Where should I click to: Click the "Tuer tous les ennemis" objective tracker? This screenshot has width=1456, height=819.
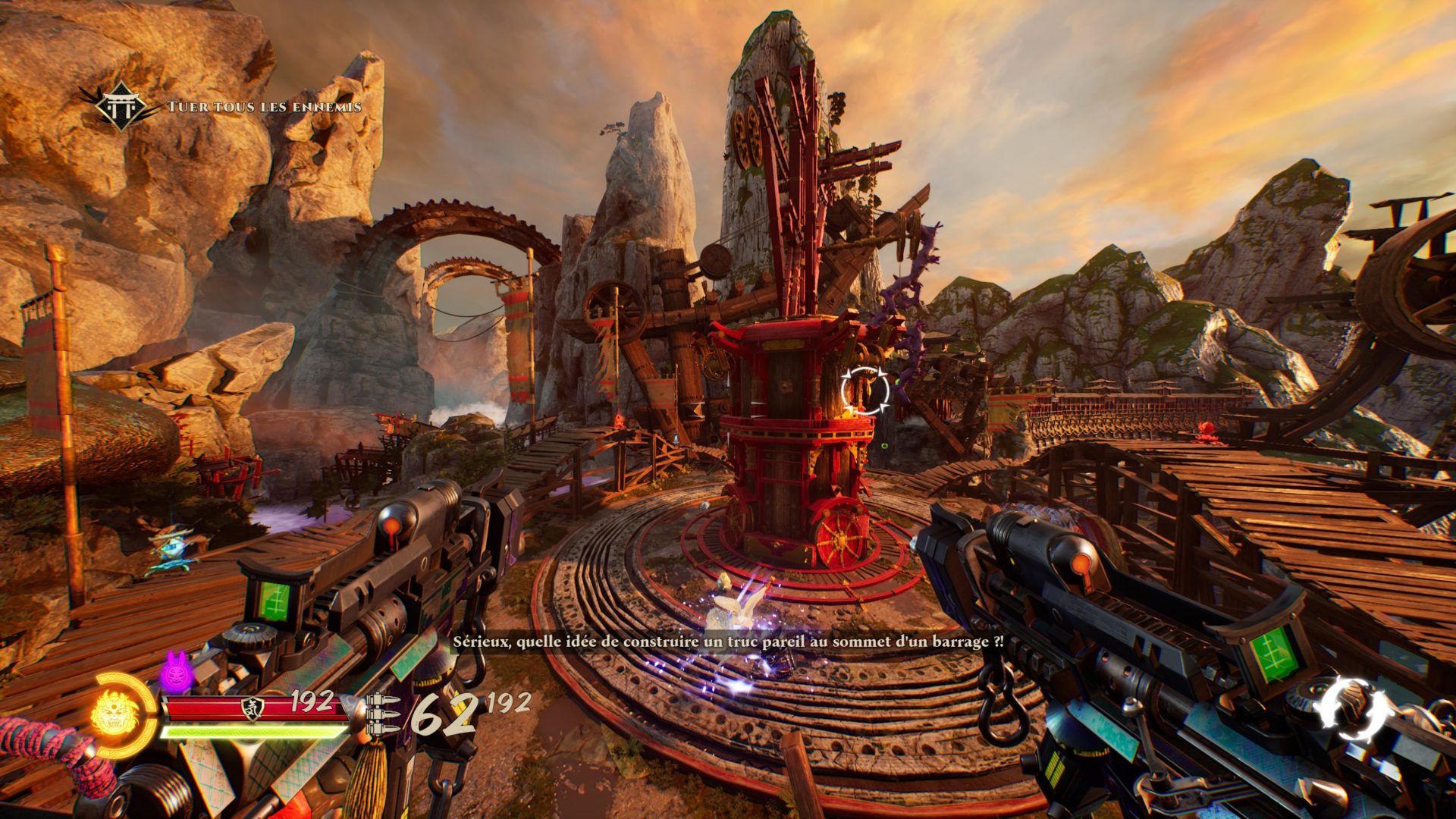264,107
